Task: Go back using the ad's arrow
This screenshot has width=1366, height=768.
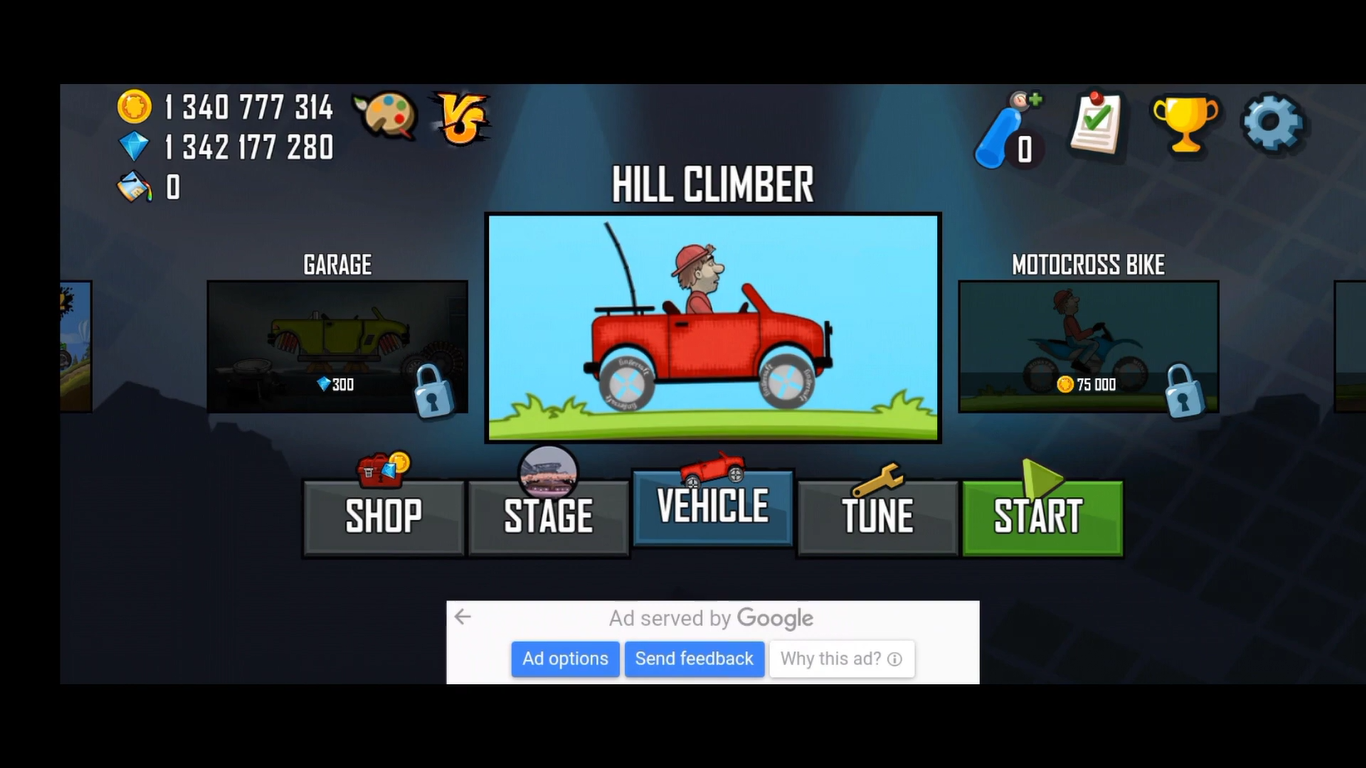Action: coord(462,617)
